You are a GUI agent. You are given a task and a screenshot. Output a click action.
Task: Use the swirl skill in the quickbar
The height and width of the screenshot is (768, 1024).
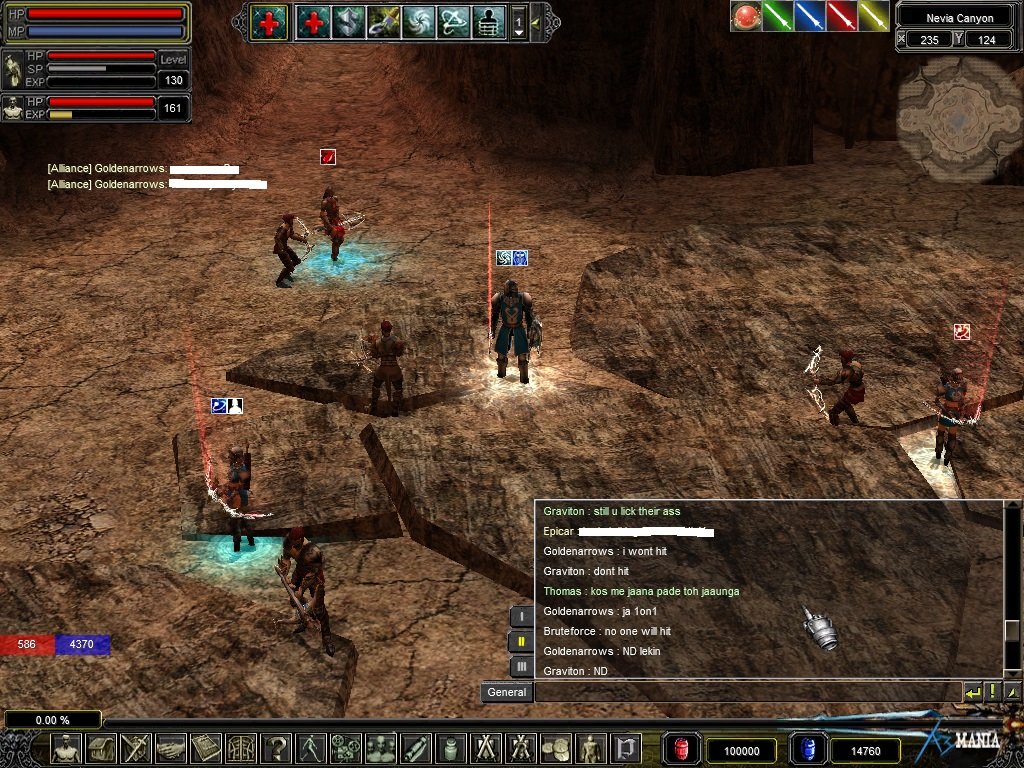point(418,22)
